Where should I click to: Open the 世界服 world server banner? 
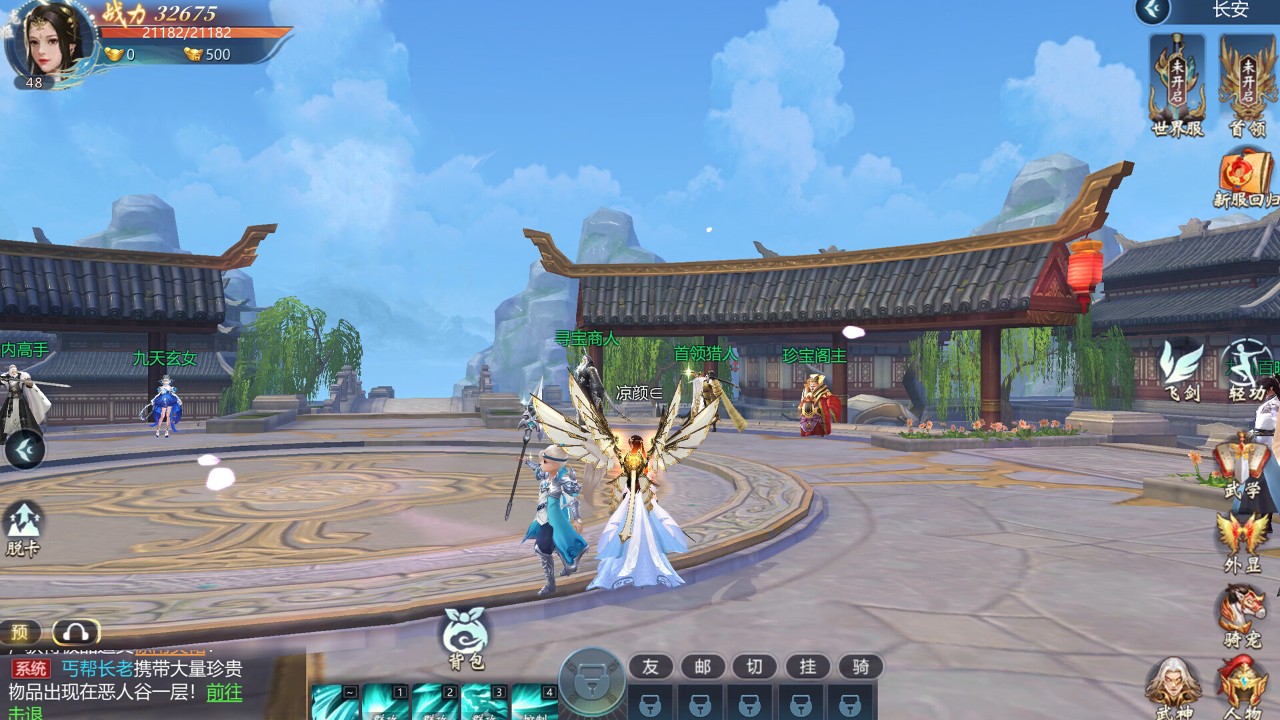click(1177, 83)
